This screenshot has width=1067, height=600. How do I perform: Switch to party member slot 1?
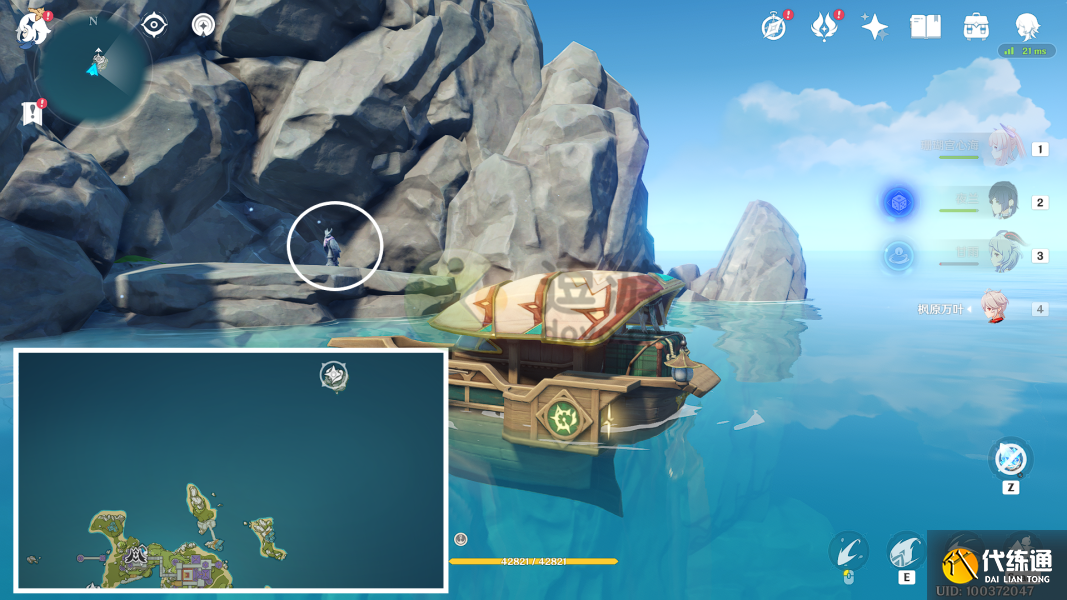coord(1003,149)
